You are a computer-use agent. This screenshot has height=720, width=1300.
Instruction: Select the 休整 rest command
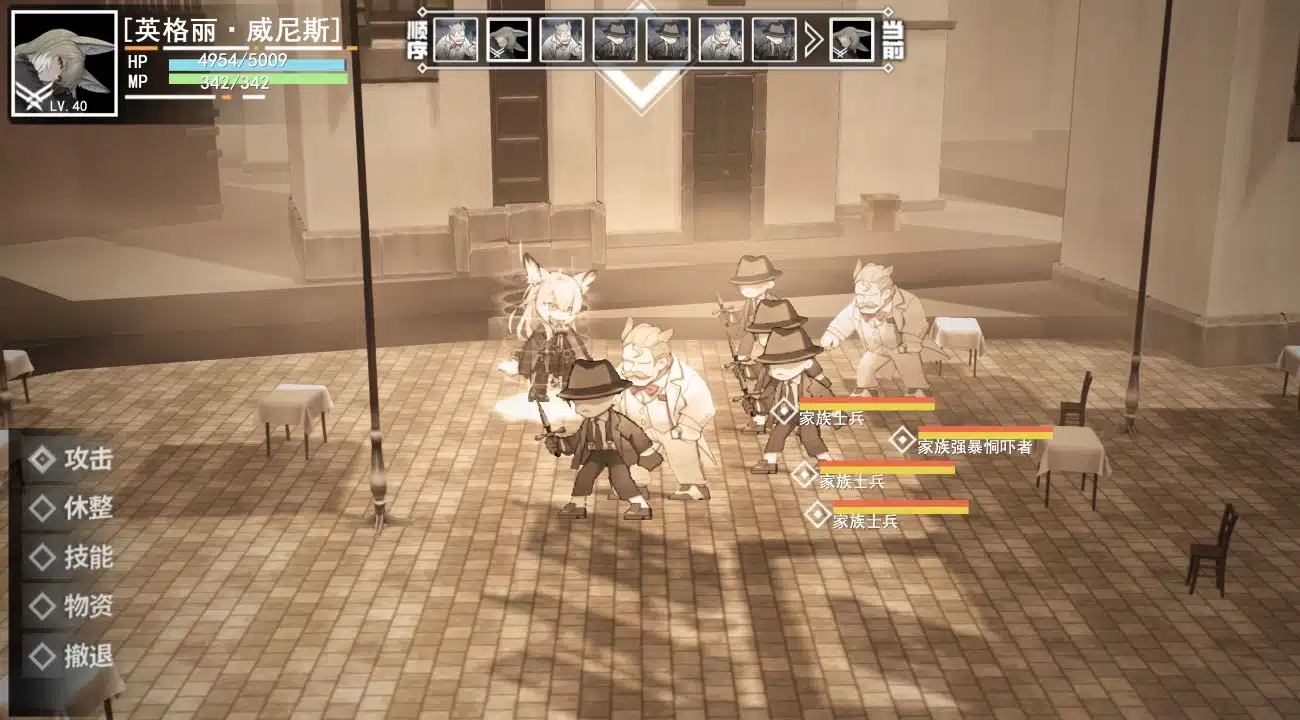tap(74, 508)
